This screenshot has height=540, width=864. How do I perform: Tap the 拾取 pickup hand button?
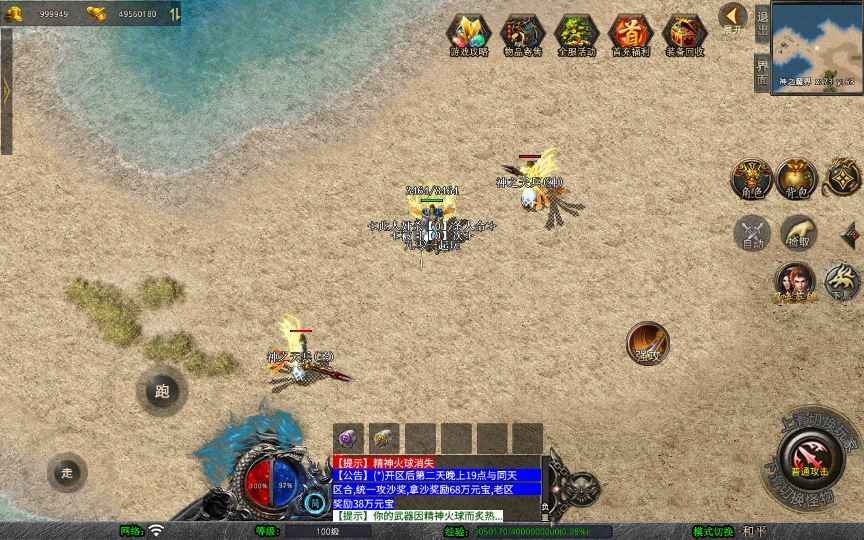(798, 232)
